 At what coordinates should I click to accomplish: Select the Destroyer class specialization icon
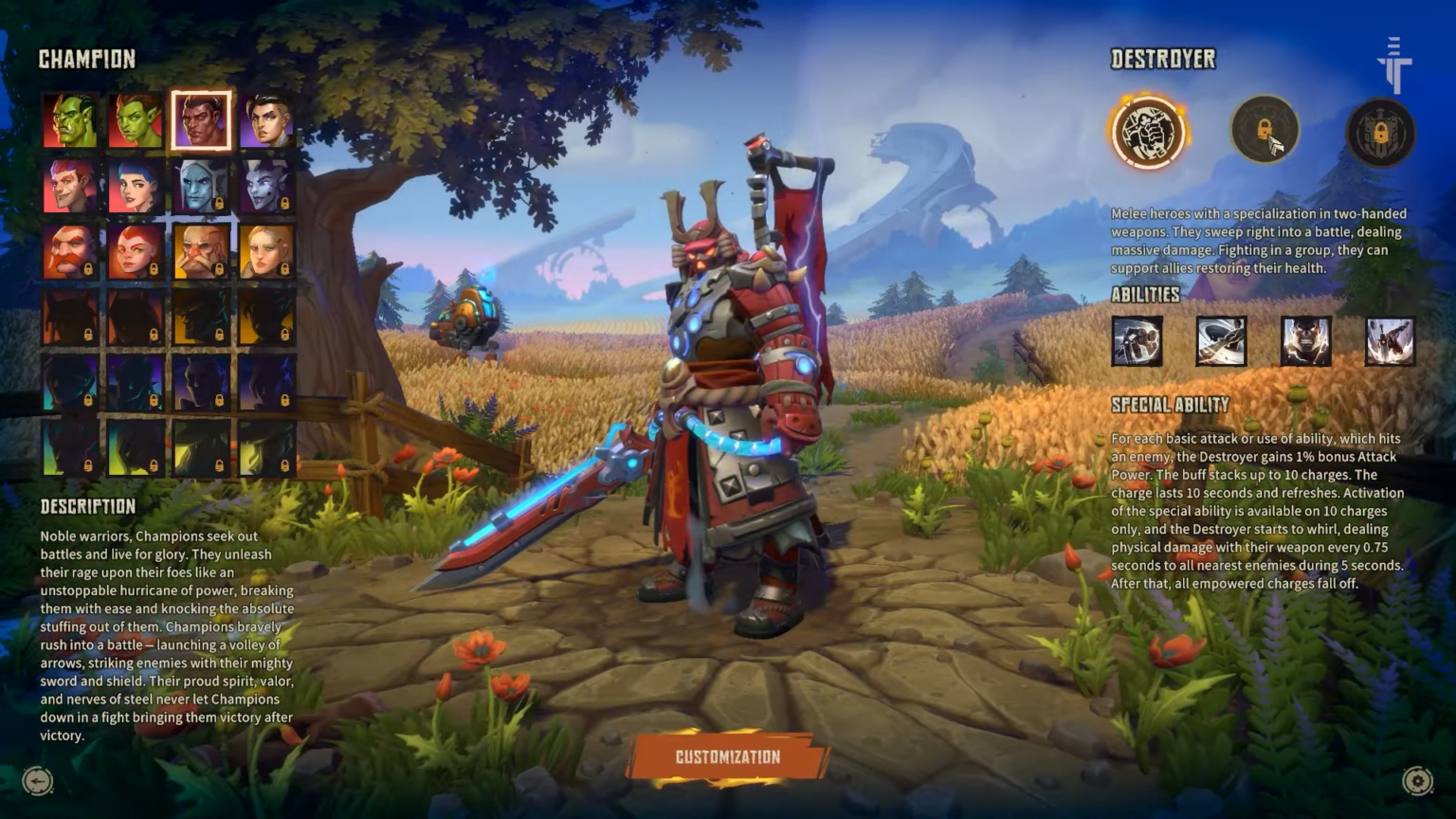pos(1149,133)
